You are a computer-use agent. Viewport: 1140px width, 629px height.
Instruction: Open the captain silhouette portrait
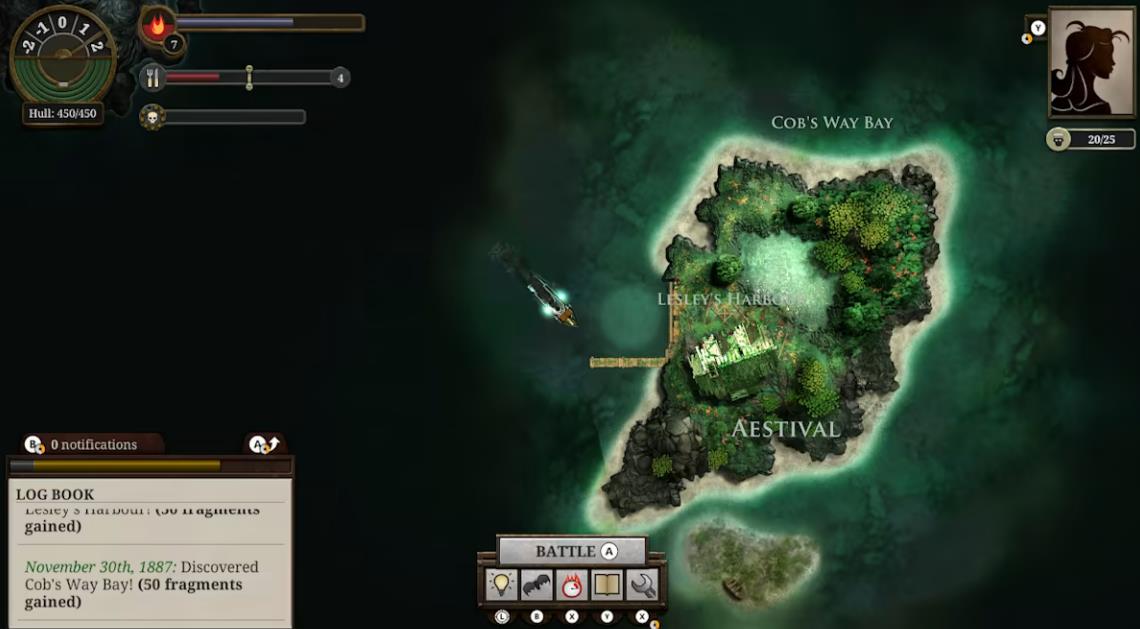coord(1091,60)
